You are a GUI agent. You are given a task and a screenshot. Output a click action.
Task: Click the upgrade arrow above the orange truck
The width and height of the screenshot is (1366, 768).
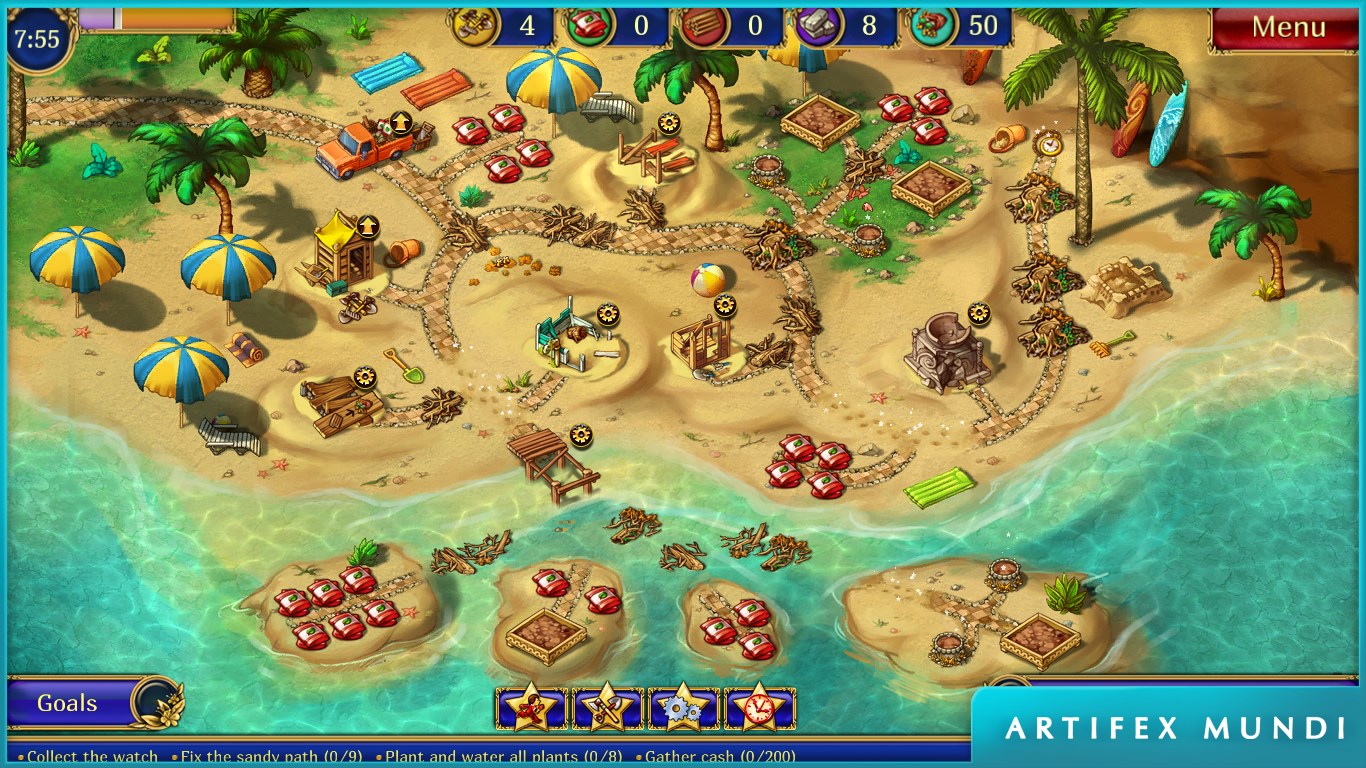click(x=401, y=123)
